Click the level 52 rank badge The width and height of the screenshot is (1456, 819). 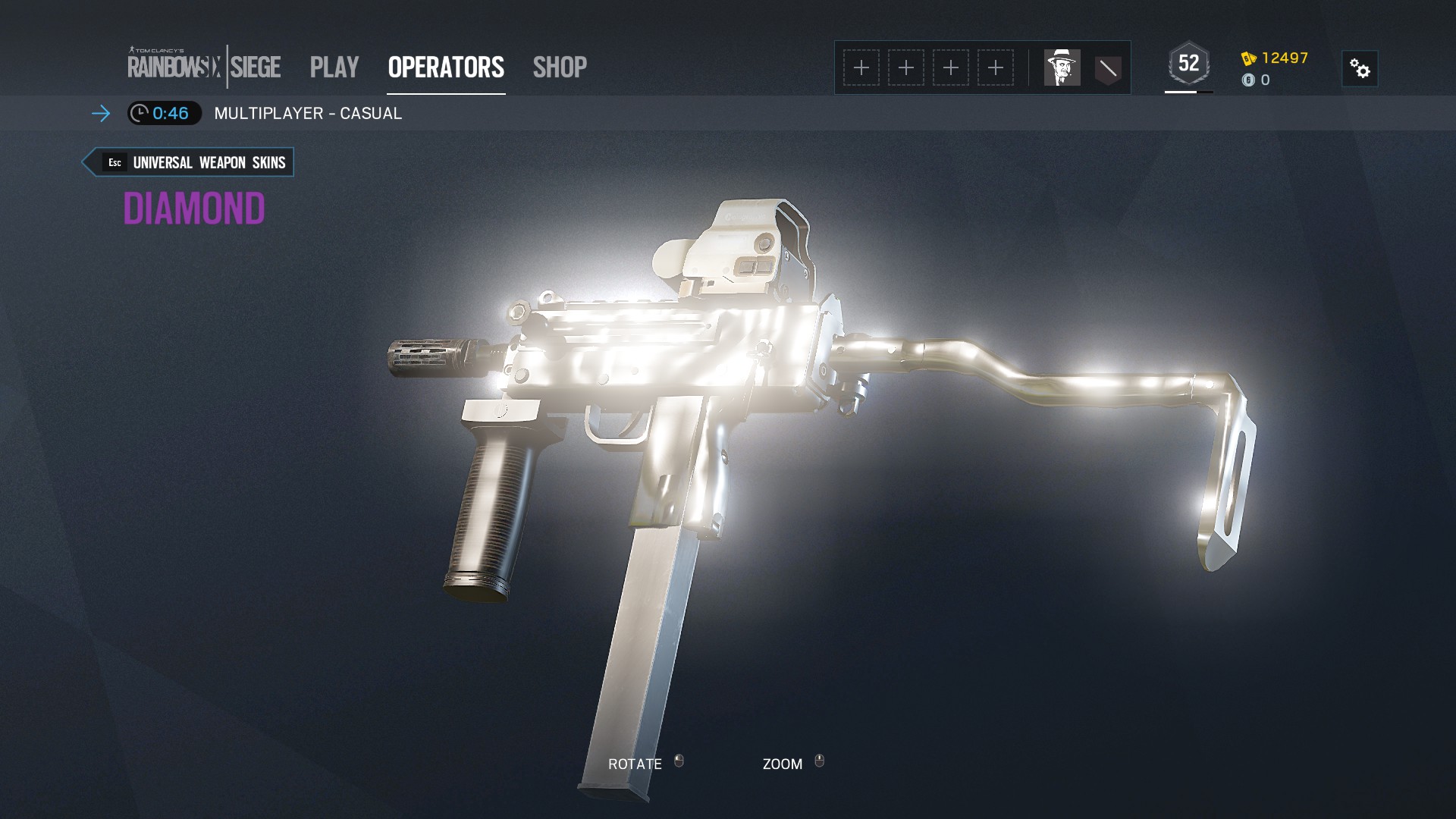[1188, 62]
